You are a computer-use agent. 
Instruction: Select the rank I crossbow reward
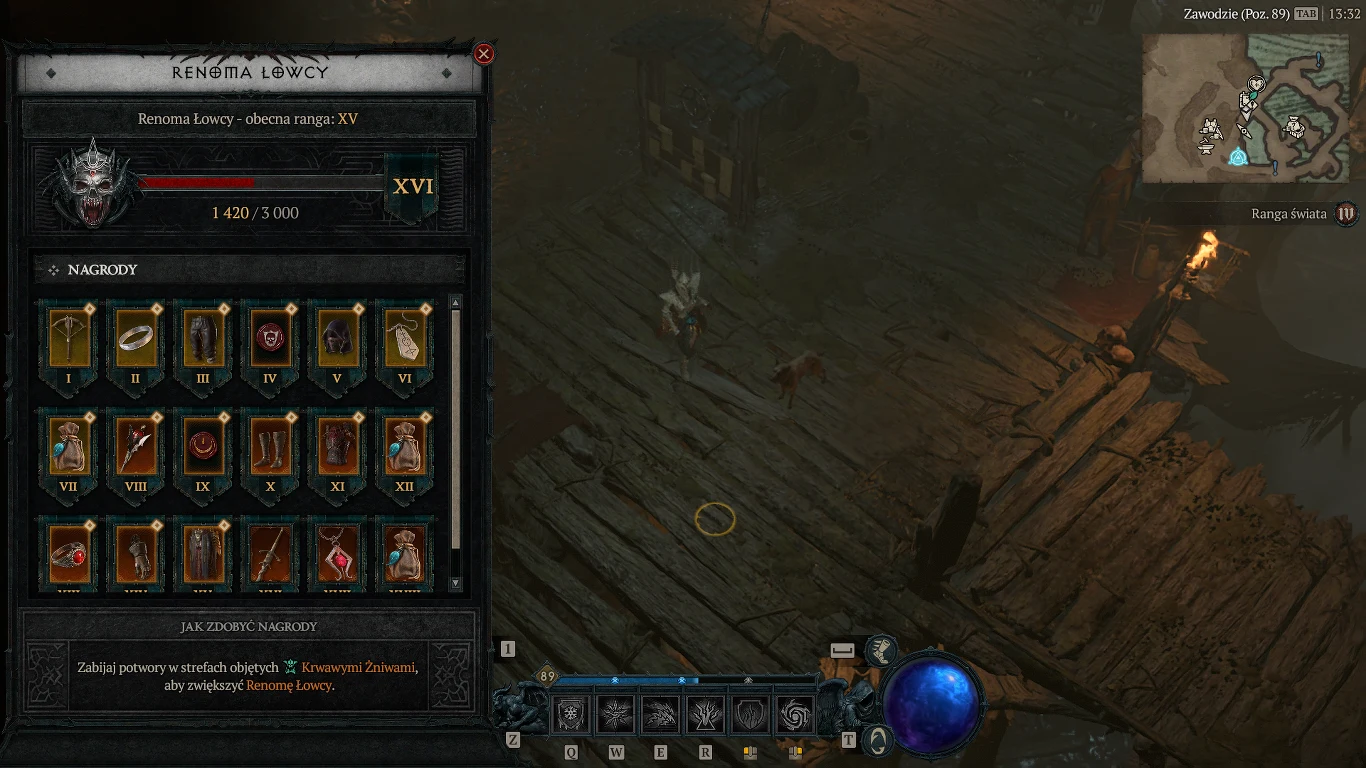[68, 338]
